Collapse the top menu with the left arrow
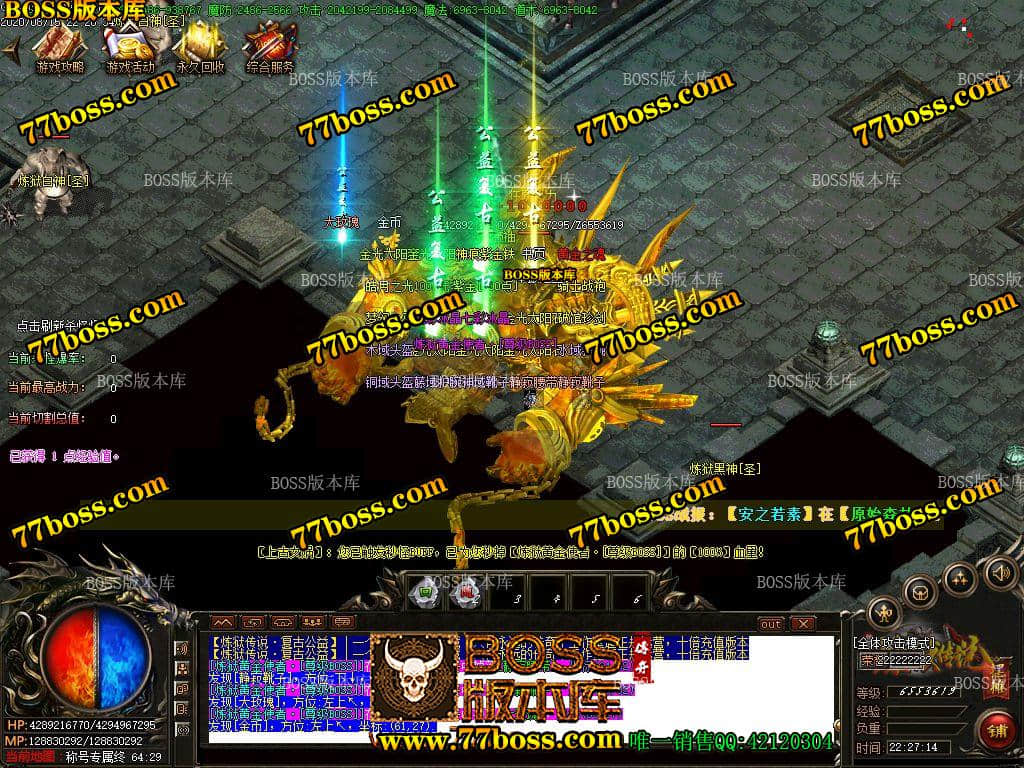 coord(11,52)
